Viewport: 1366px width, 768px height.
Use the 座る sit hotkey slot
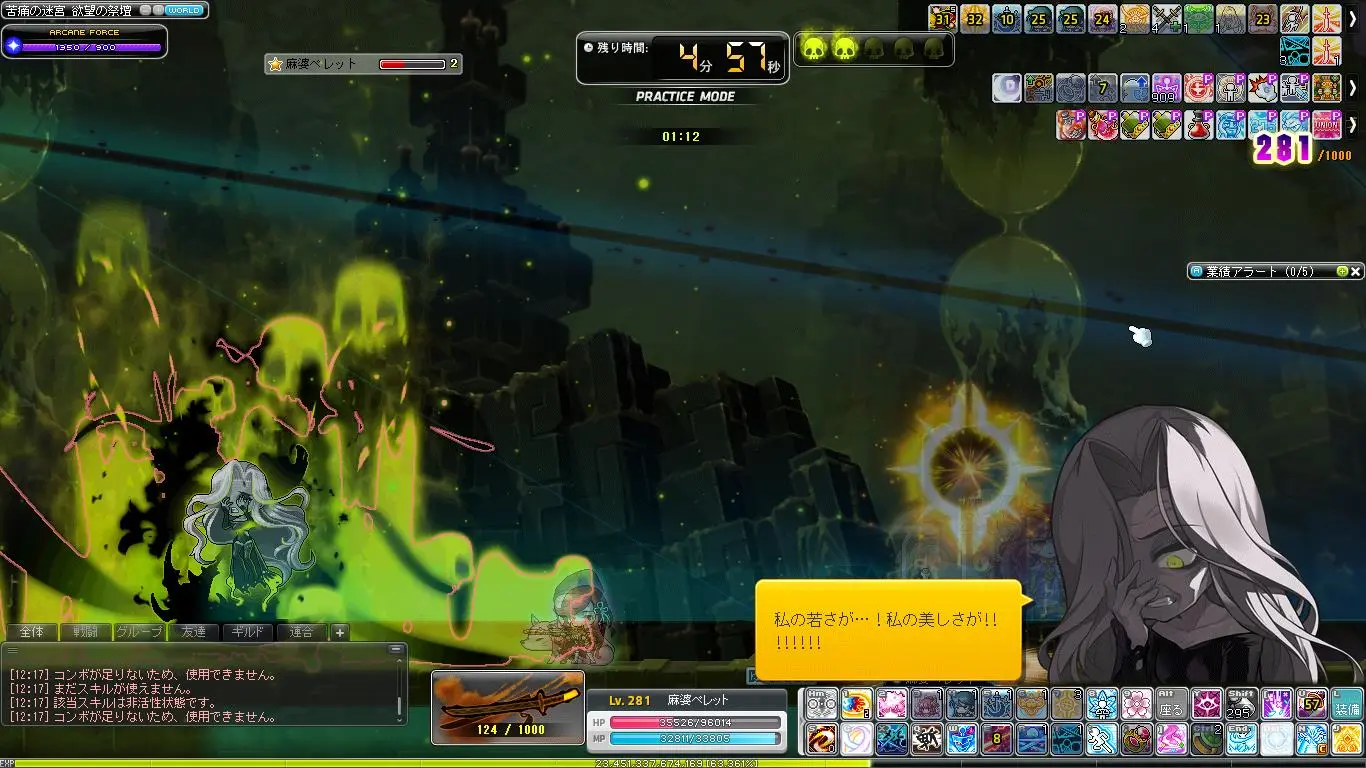pos(1171,704)
